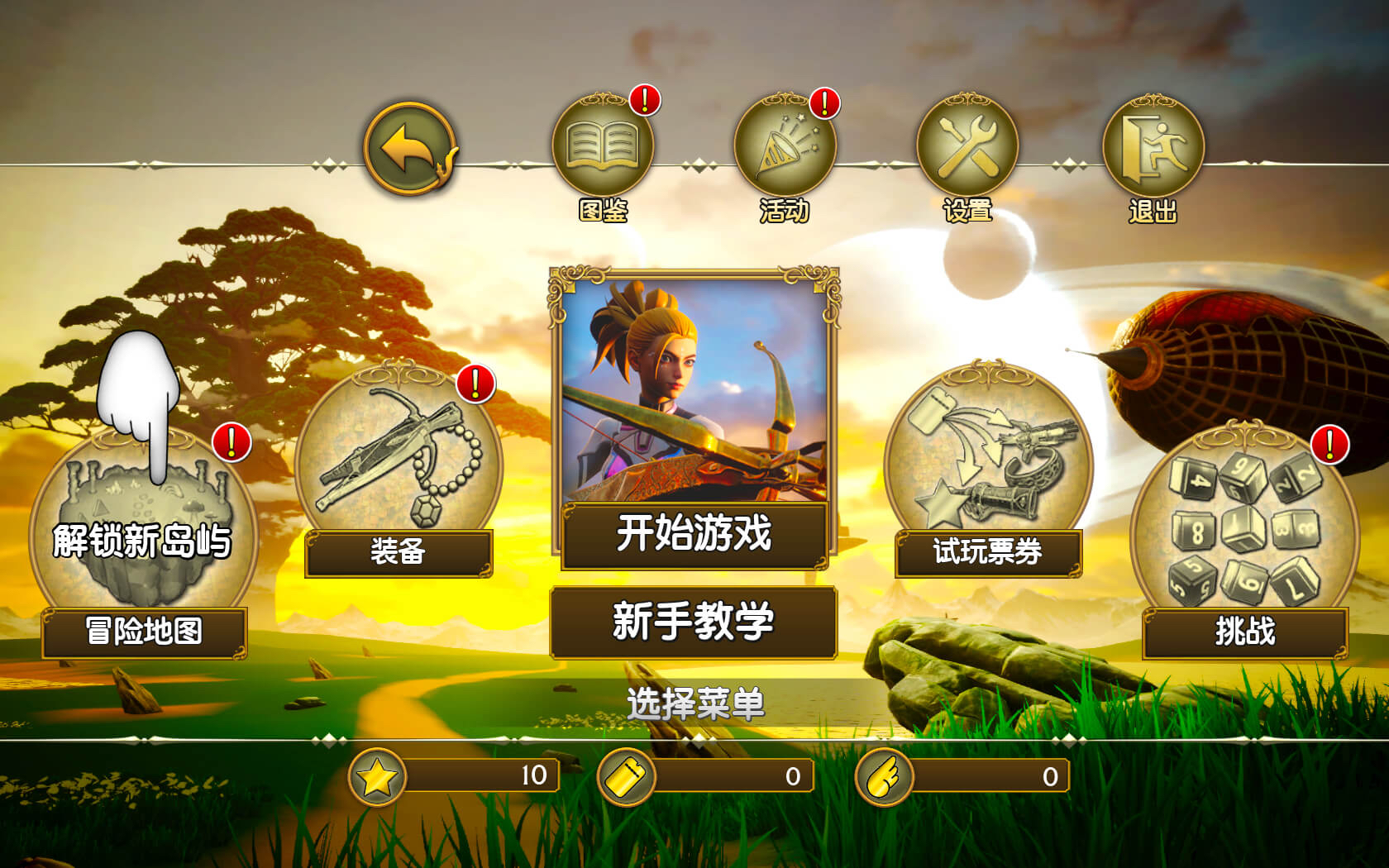Click the red alert badge on 图鉴
Image resolution: width=1389 pixels, height=868 pixels.
[645, 101]
